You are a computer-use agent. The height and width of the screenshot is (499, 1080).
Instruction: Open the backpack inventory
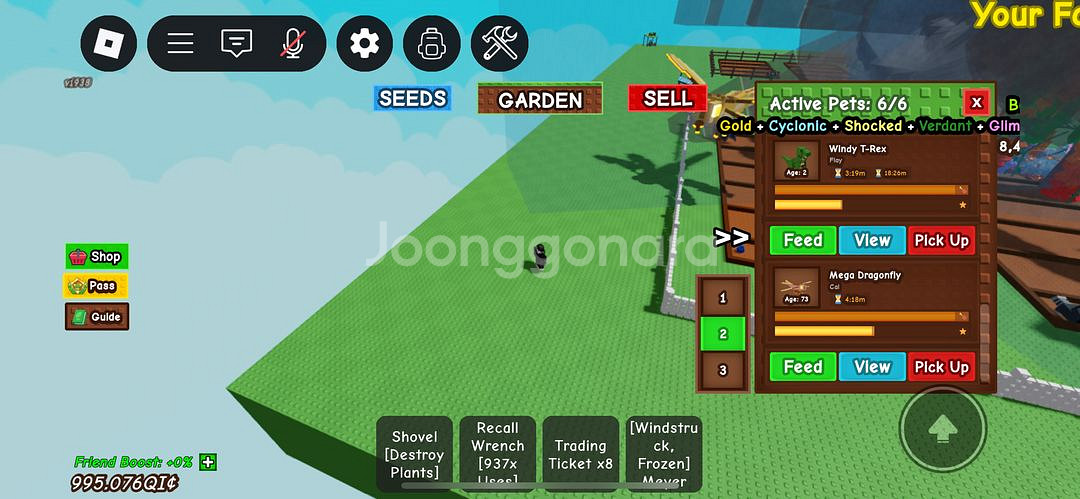pyautogui.click(x=432, y=43)
